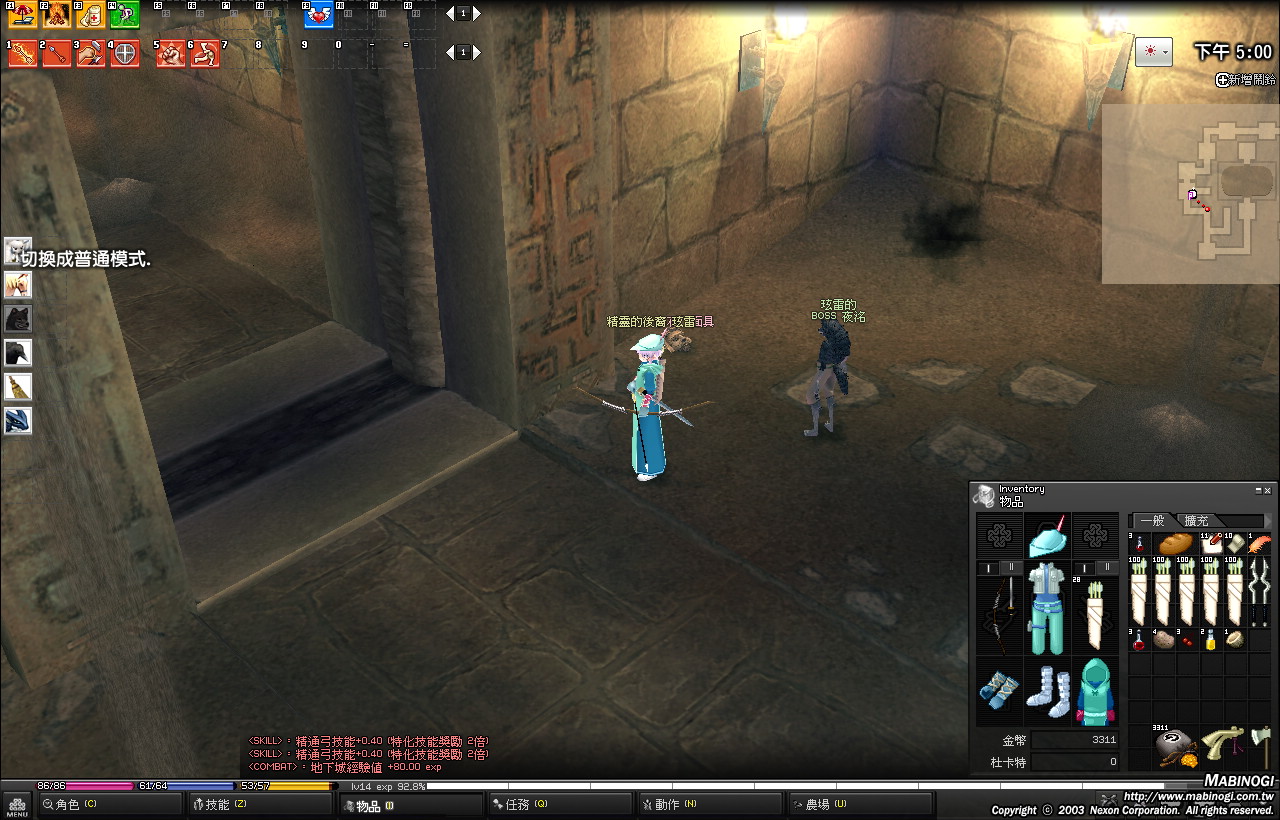Open the 角色 character panel
This screenshot has height=820, width=1280.
click(108, 804)
